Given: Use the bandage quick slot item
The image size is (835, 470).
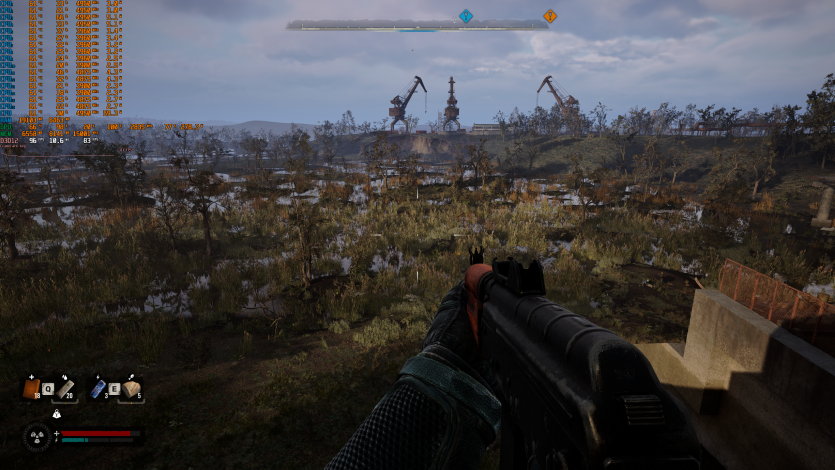Looking at the screenshot, I should point(65,388).
